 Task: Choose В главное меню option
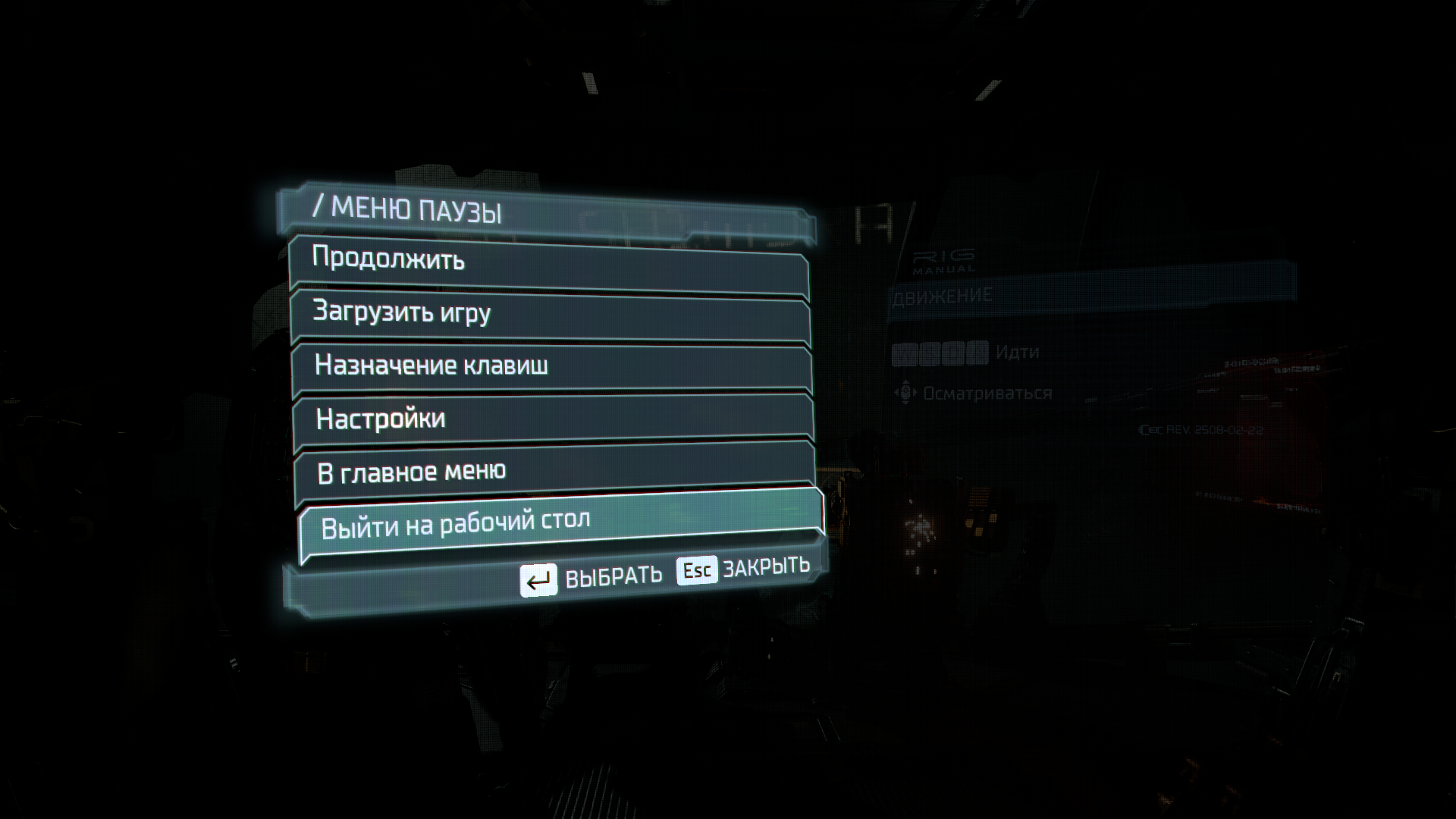555,472
